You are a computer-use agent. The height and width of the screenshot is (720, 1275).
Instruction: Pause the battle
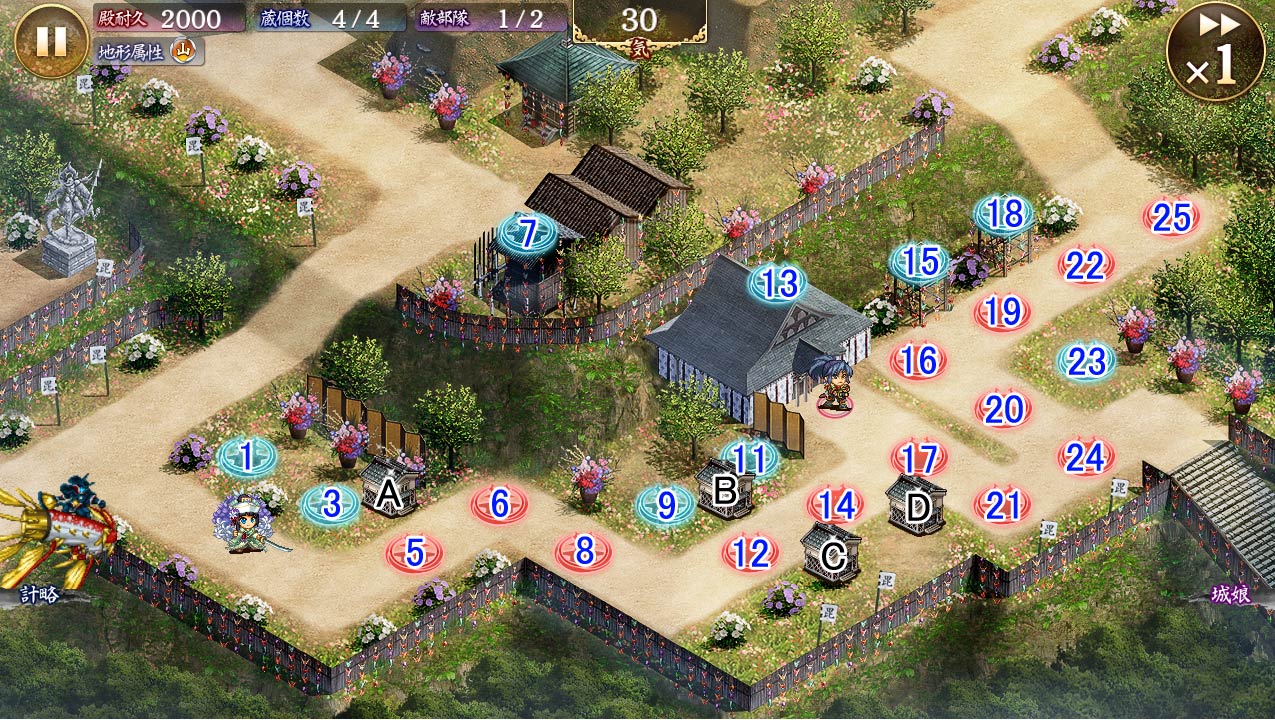click(51, 41)
